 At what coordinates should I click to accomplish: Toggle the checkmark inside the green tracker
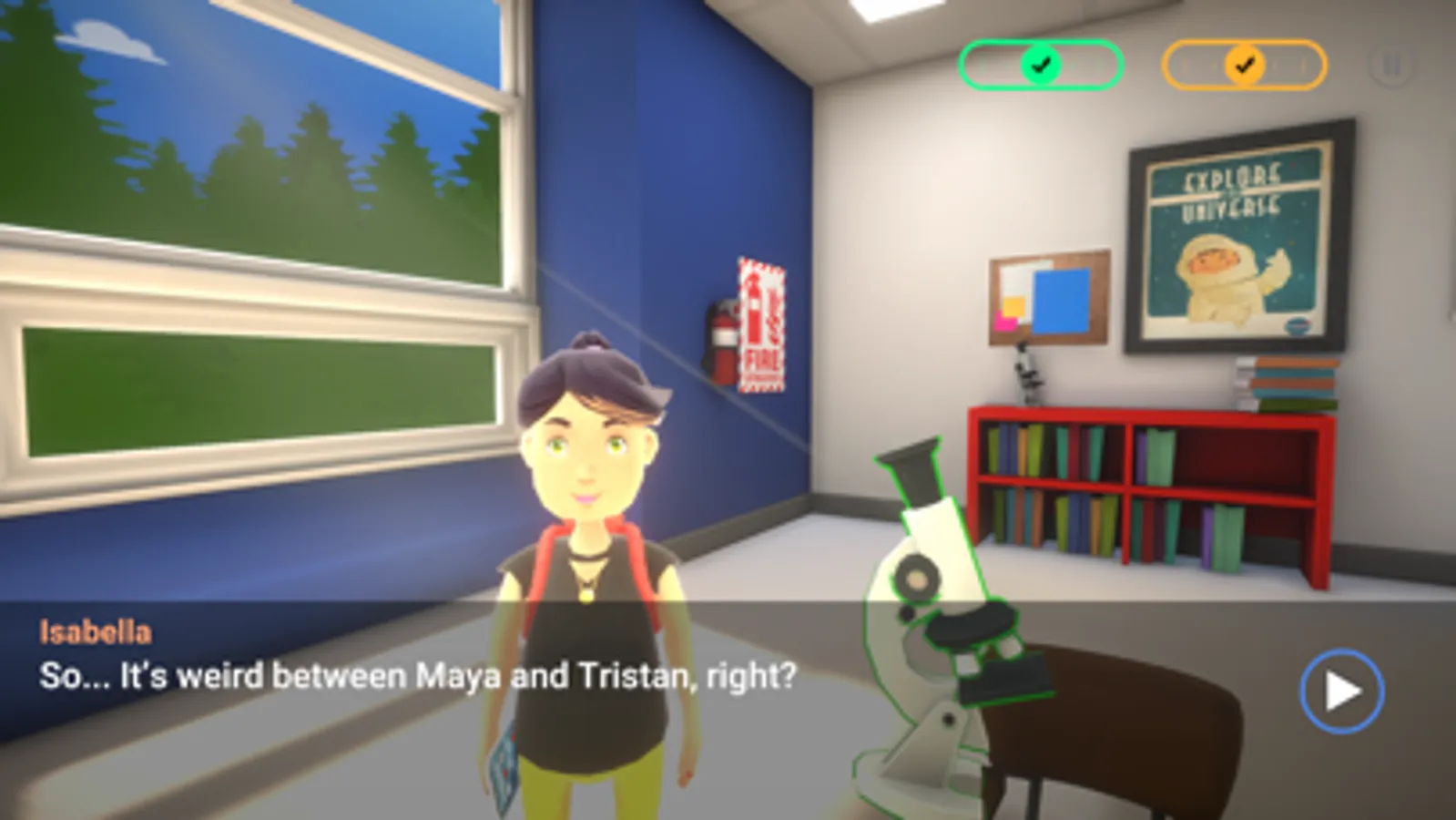click(1041, 65)
